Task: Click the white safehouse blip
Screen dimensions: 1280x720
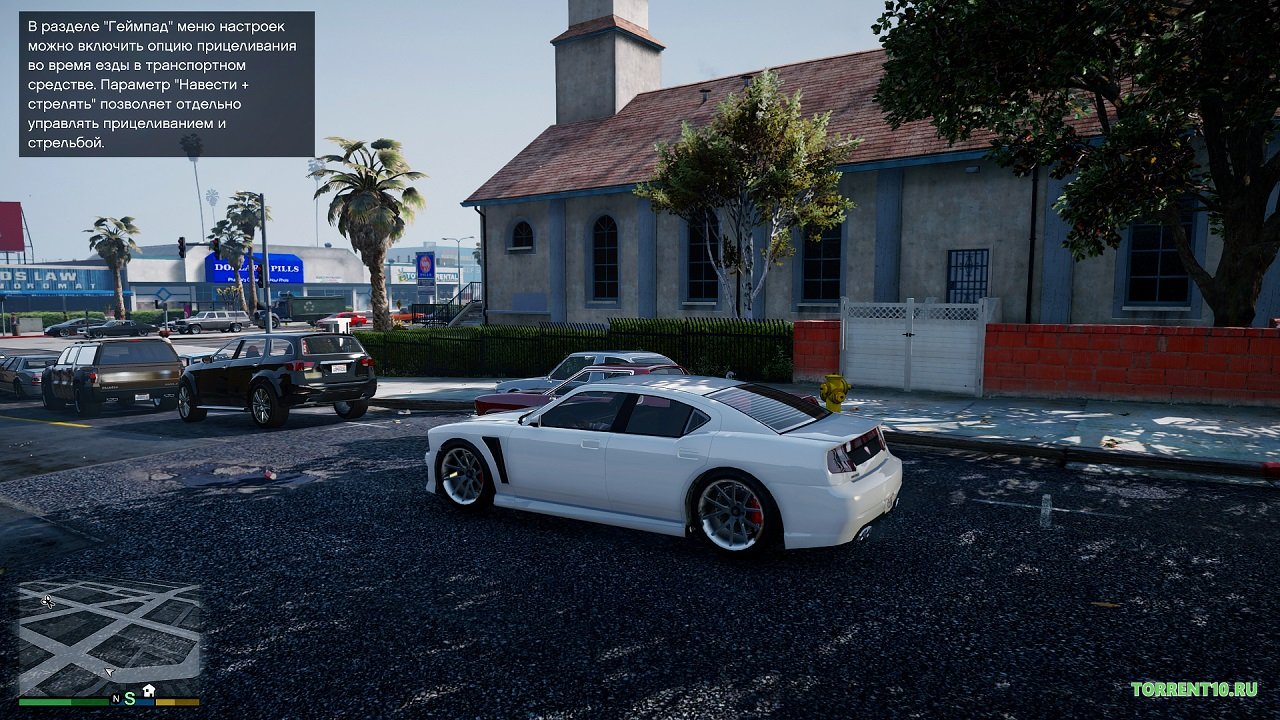Action: coord(149,690)
